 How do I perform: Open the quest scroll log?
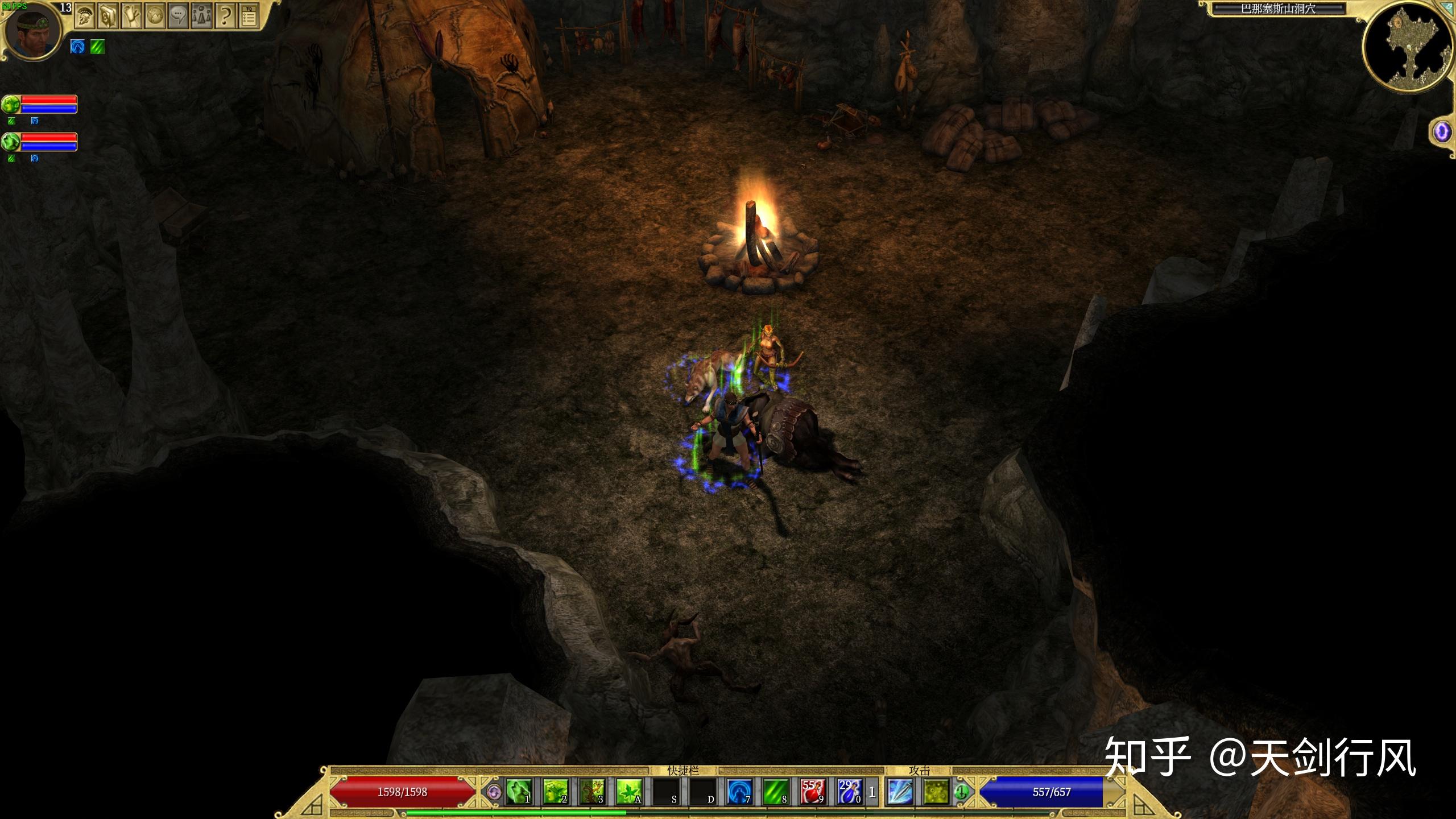tap(131, 16)
